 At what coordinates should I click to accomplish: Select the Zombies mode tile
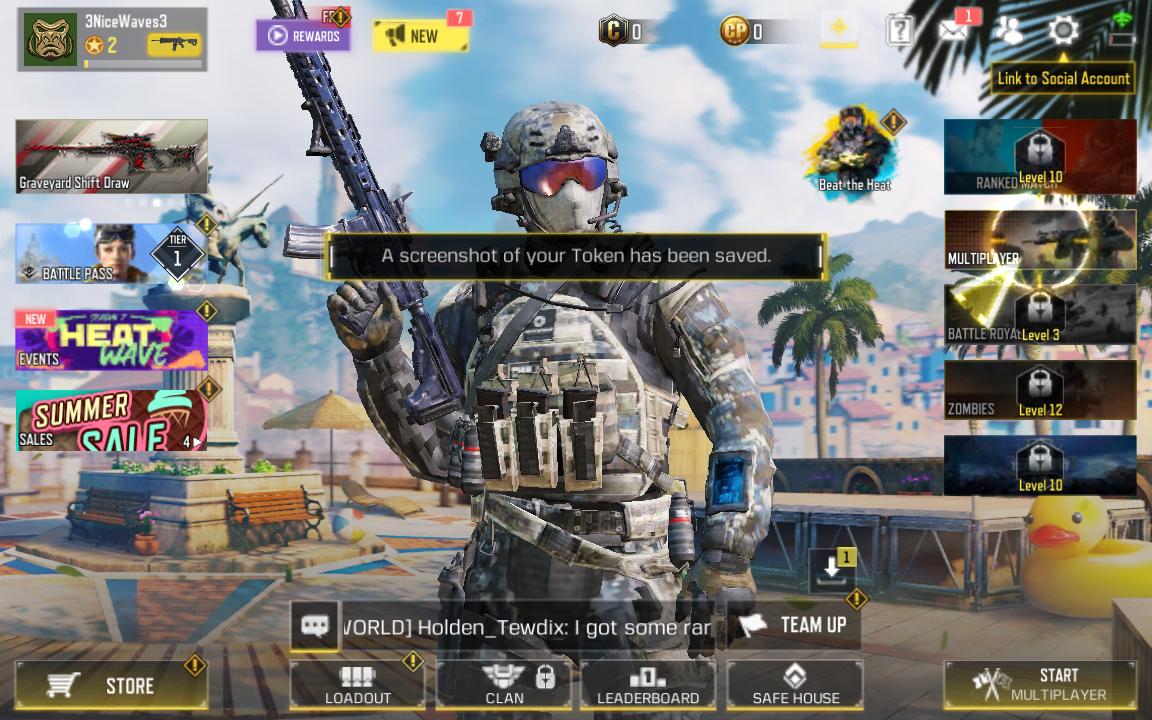1040,390
